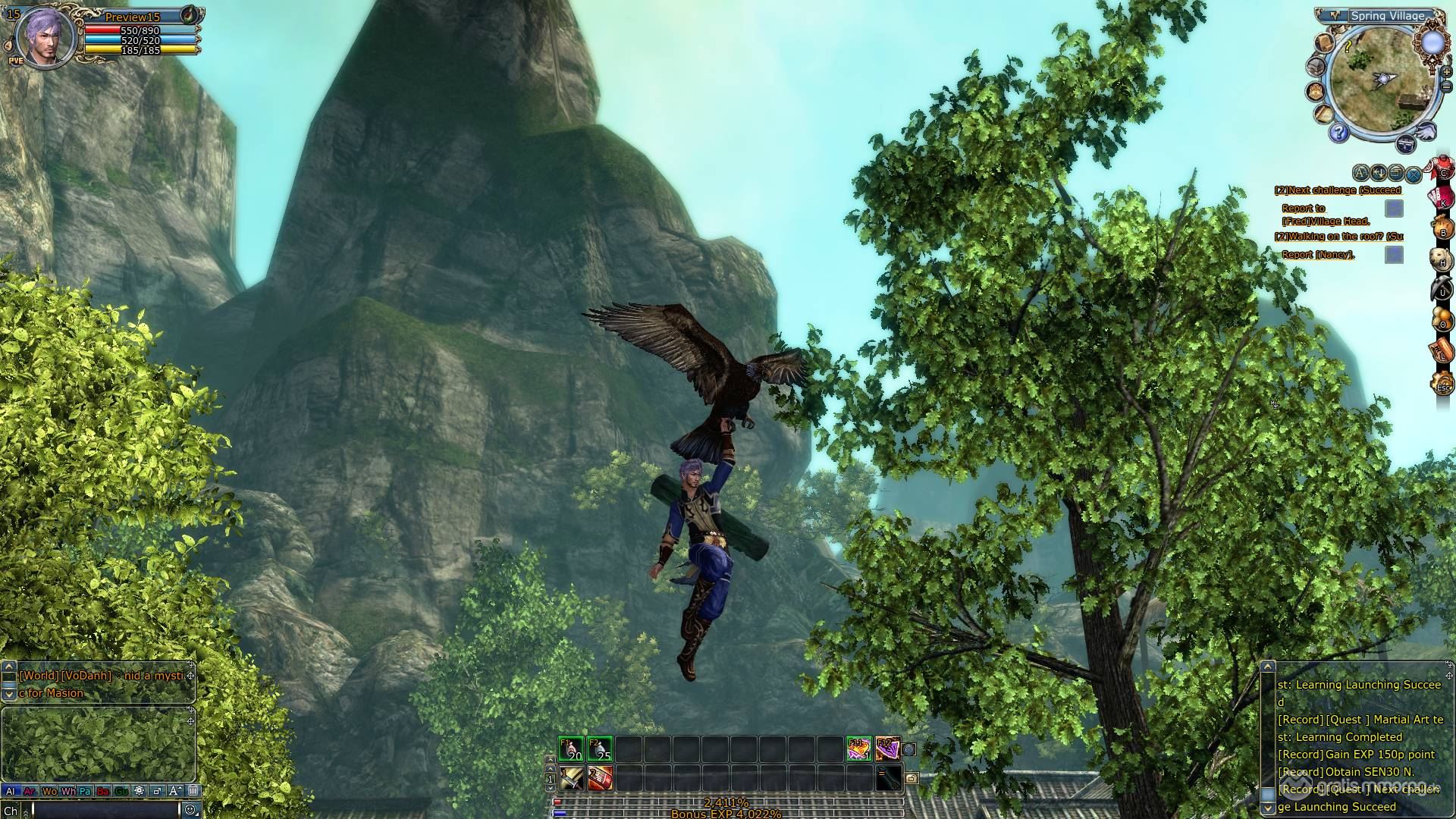The height and width of the screenshot is (819, 1456).
Task: Click the player portrait in the corner
Action: [47, 36]
